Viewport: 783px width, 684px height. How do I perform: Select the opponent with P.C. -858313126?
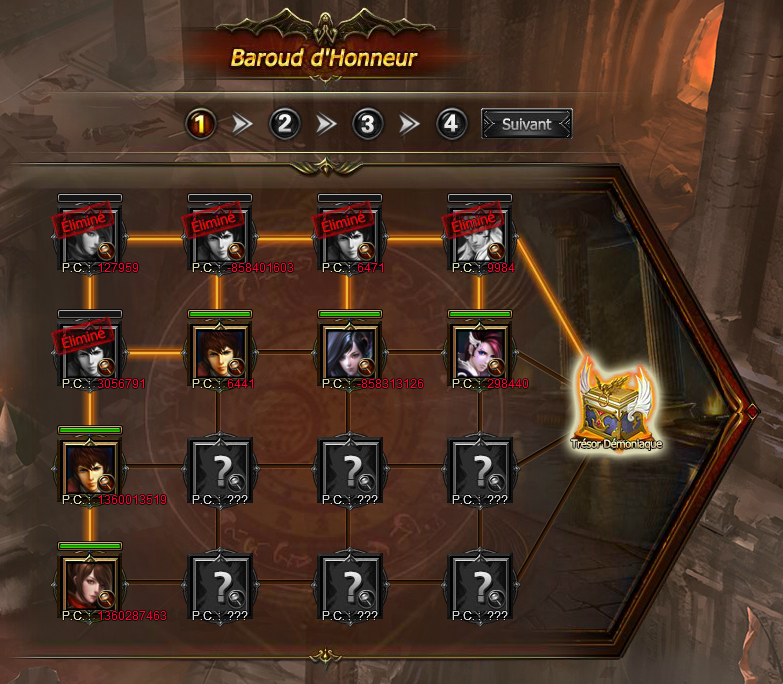pos(348,352)
